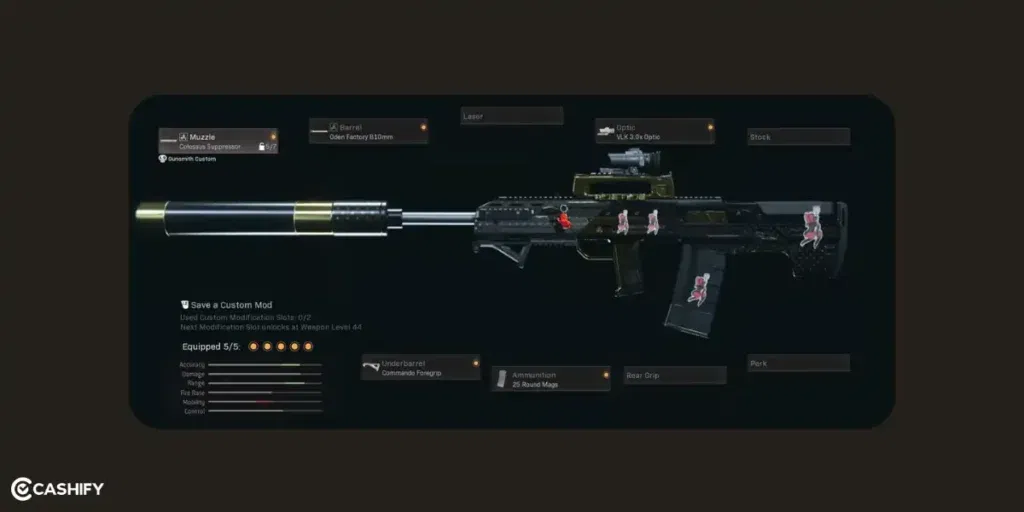Select the Ammunition slot

(x=550, y=378)
